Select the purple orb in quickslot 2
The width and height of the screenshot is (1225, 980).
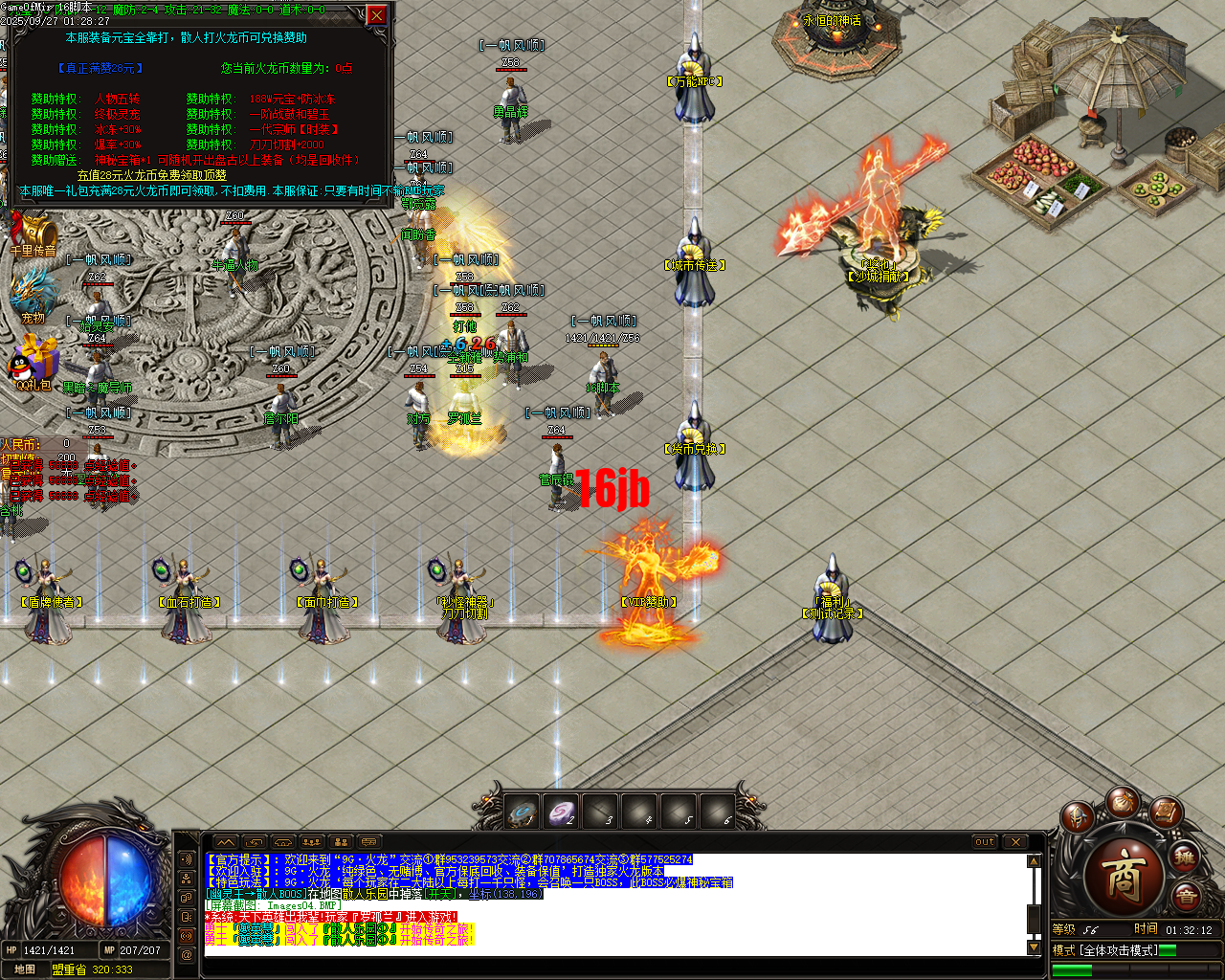(561, 811)
